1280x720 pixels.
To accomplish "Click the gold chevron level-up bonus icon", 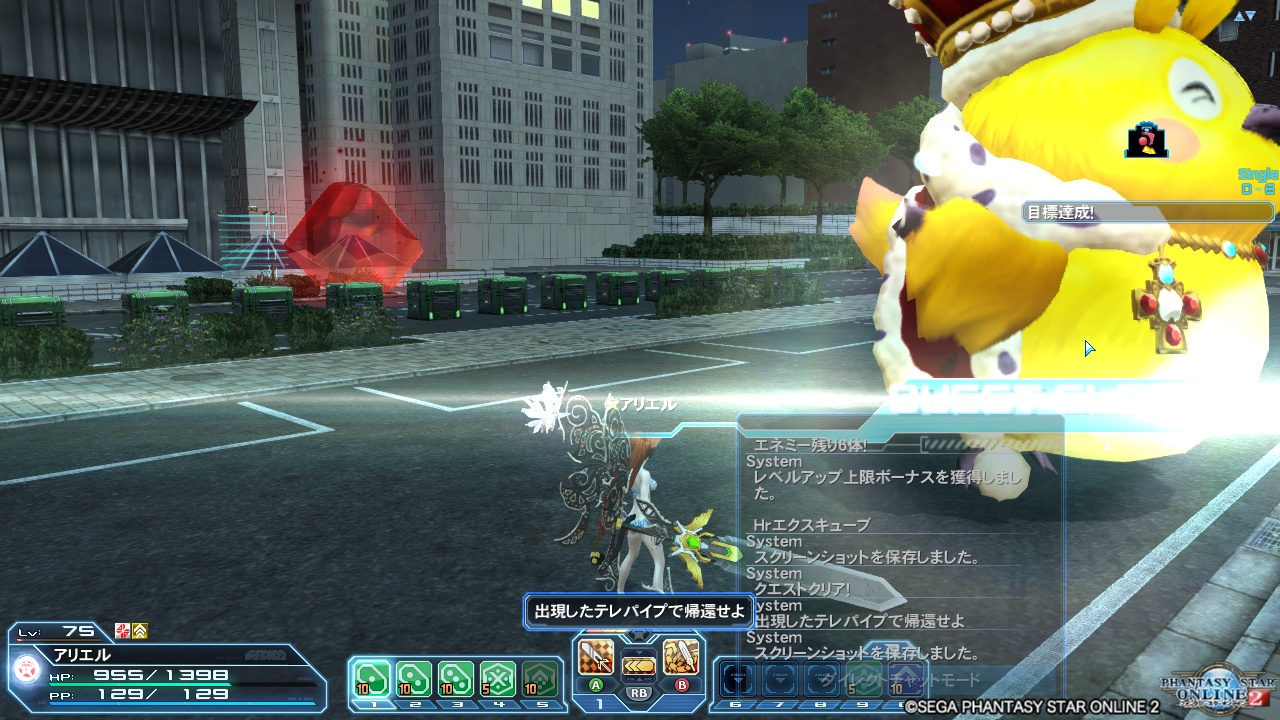I will point(140,631).
